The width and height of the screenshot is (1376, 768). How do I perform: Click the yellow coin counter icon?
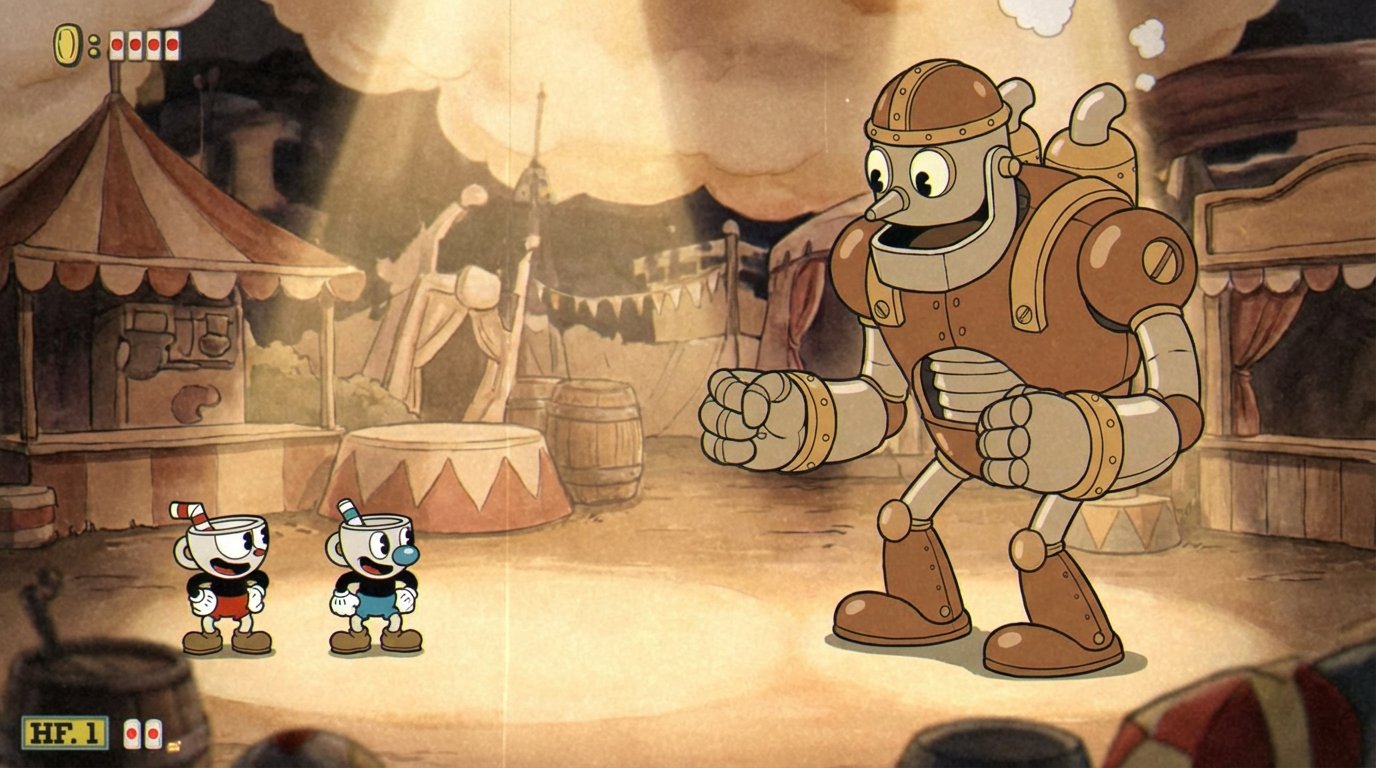tap(66, 43)
